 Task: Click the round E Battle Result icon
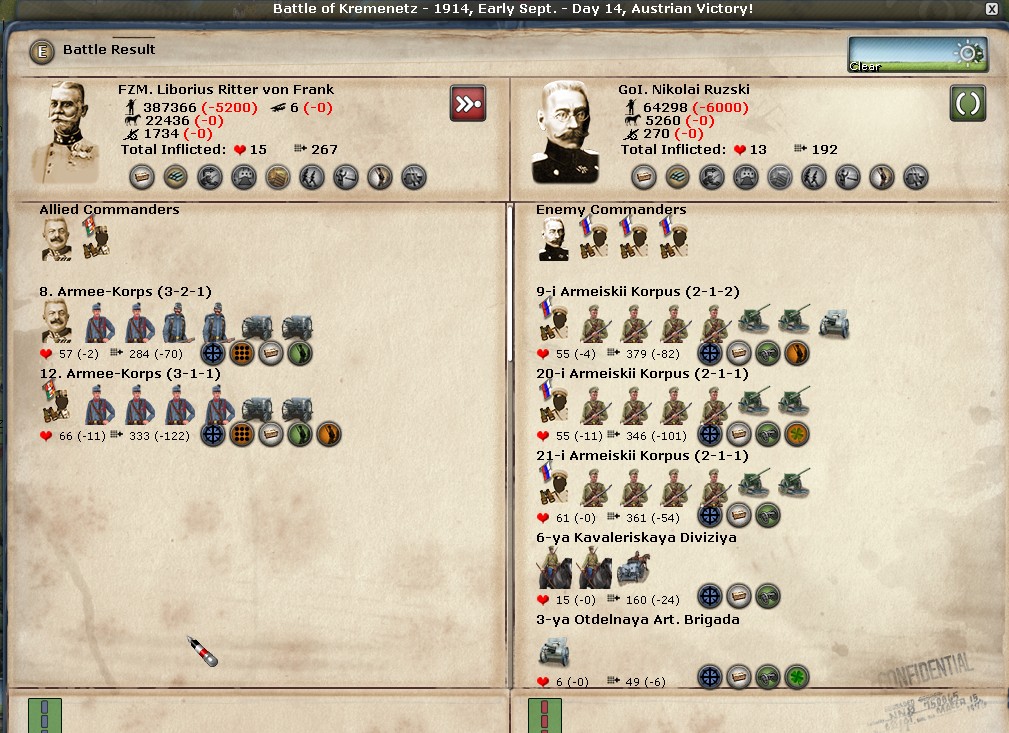(42, 50)
